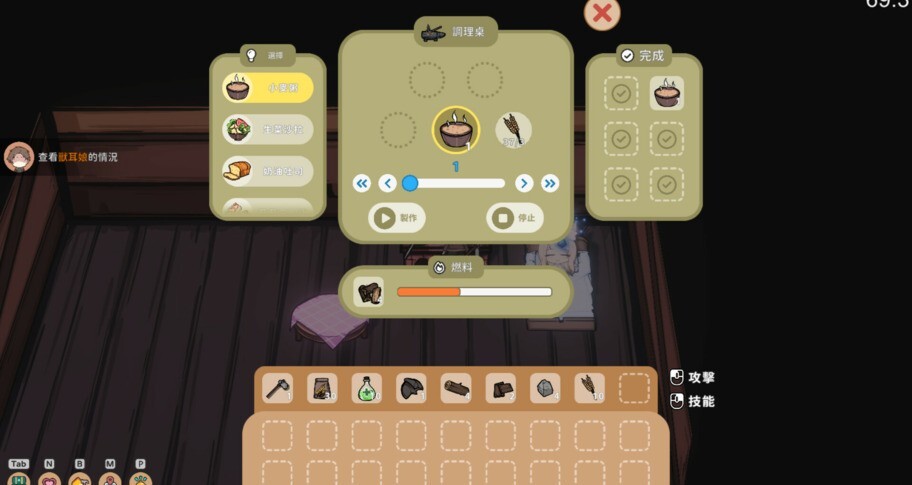This screenshot has width=912, height=485.
Task: Increase quantity by one with single right arrow
Action: point(523,183)
